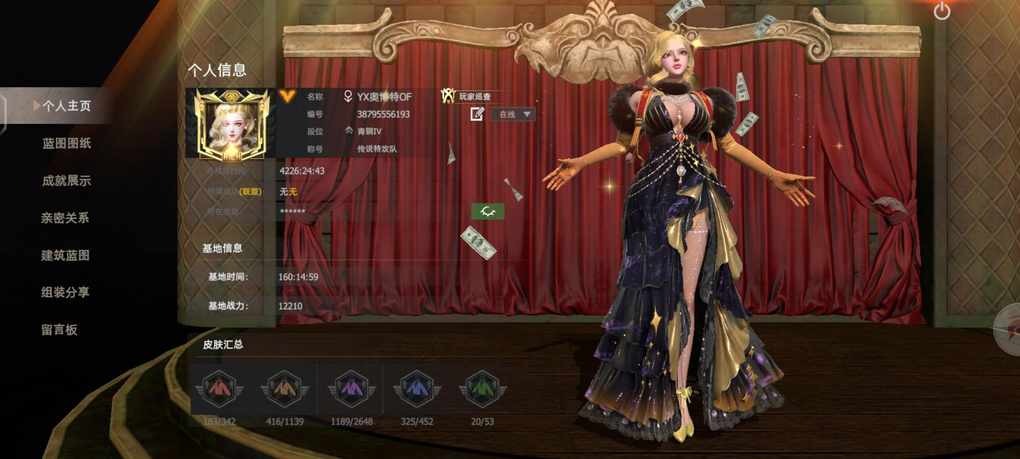Select the blue jacket skin badge
This screenshot has height=459, width=1020.
[415, 386]
